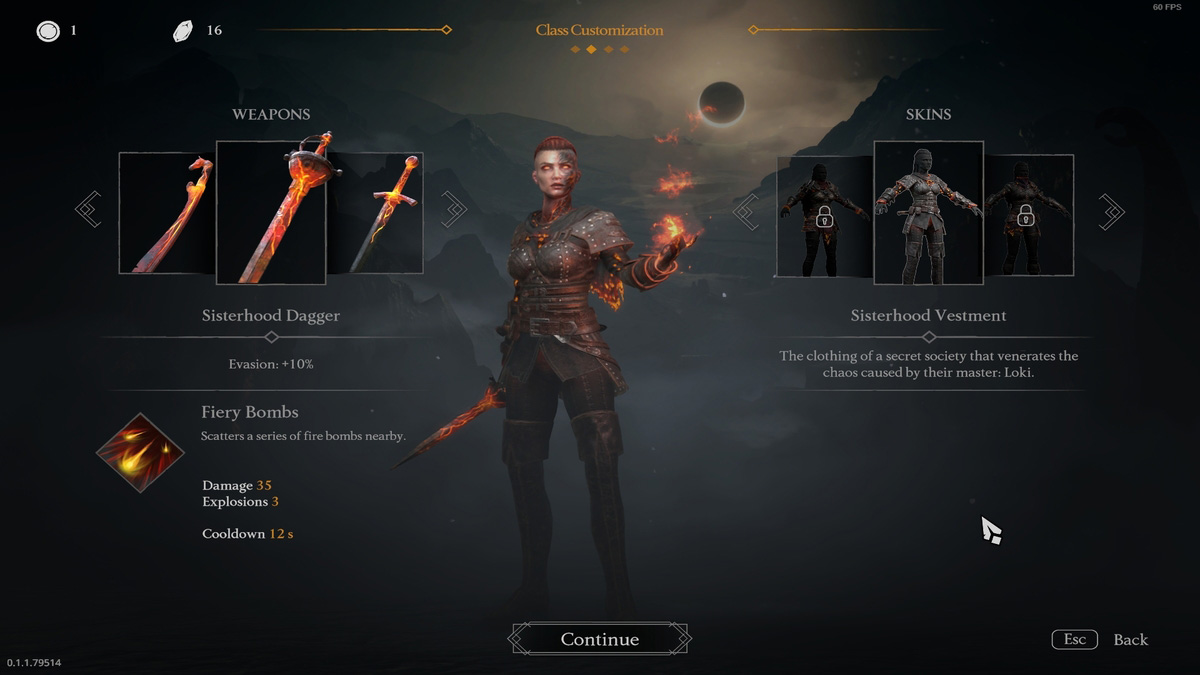The width and height of the screenshot is (1200, 675).
Task: Continue to the next customization step
Action: 599,639
